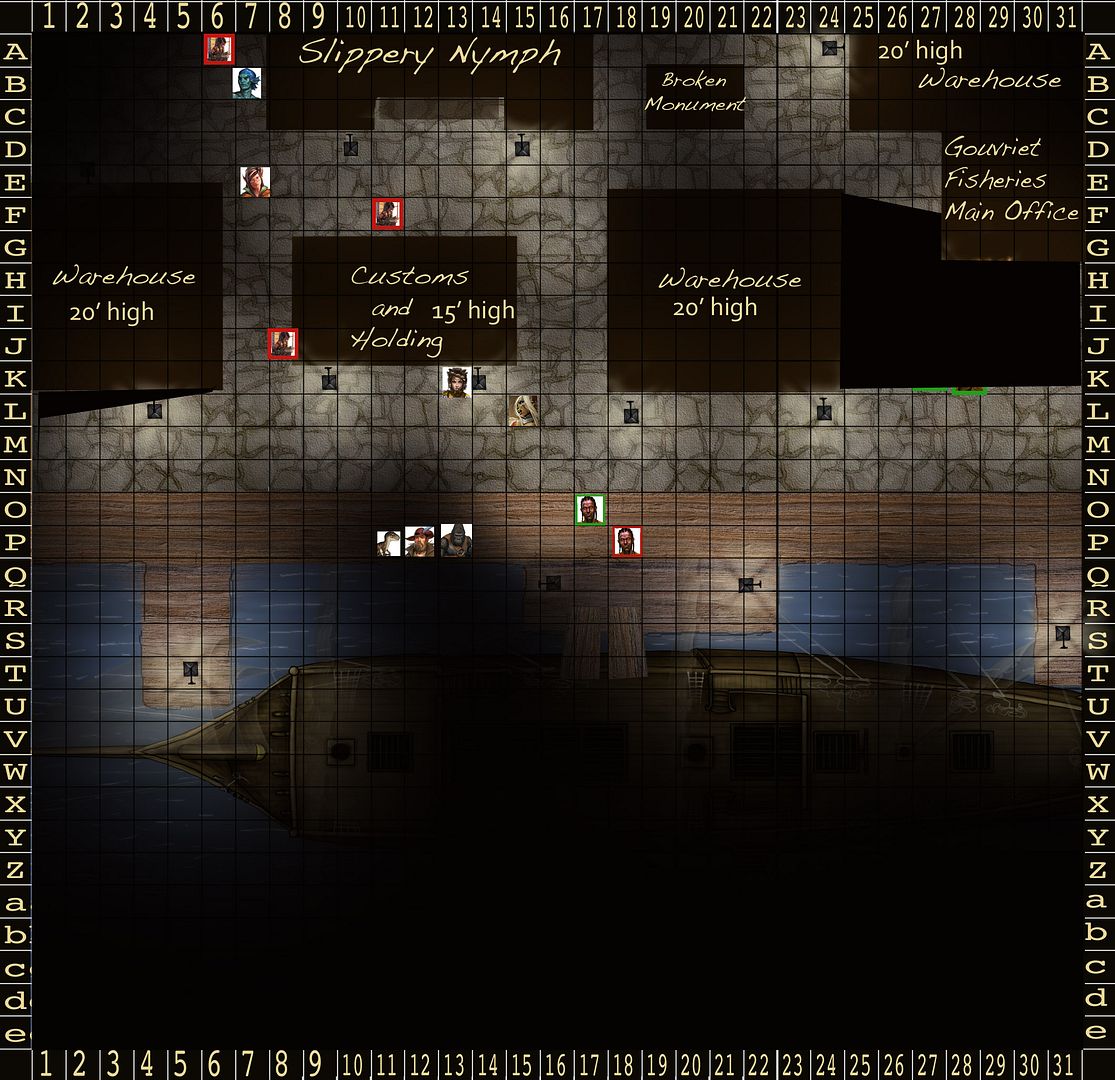Select the brown-haired elf token in green
Viewport: 1115px width, 1080px height.
click(x=254, y=181)
